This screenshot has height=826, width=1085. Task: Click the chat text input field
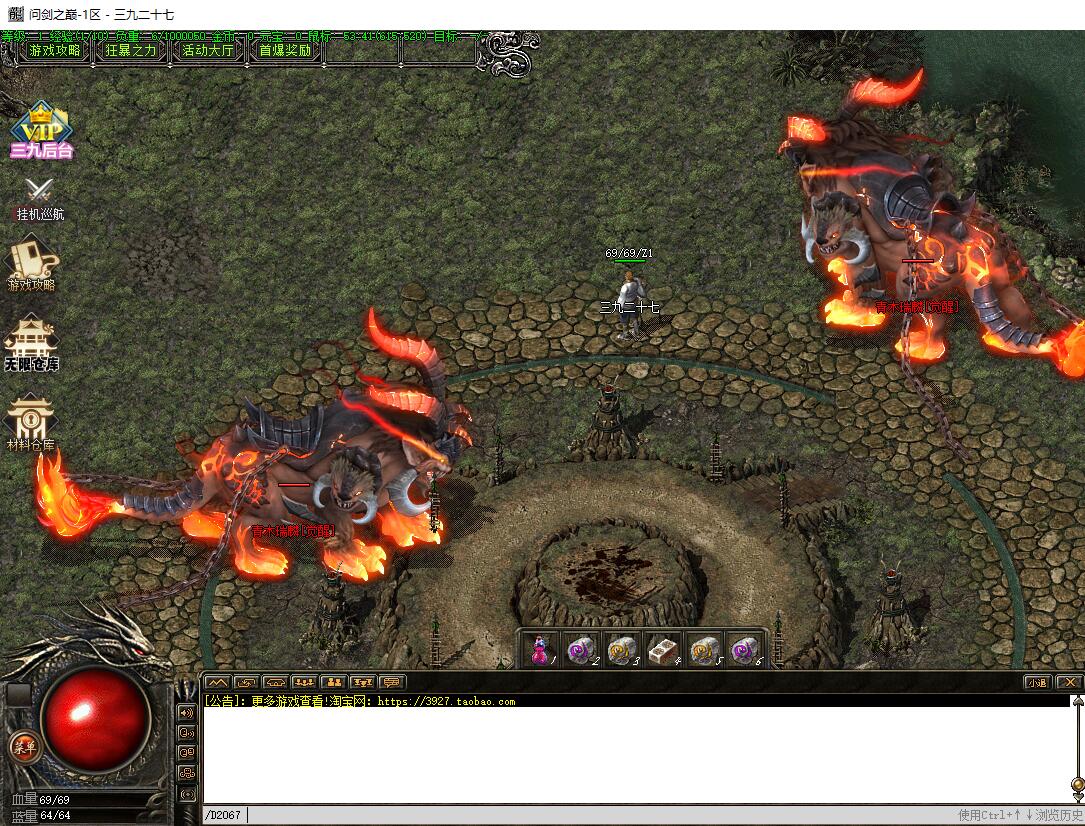600,815
